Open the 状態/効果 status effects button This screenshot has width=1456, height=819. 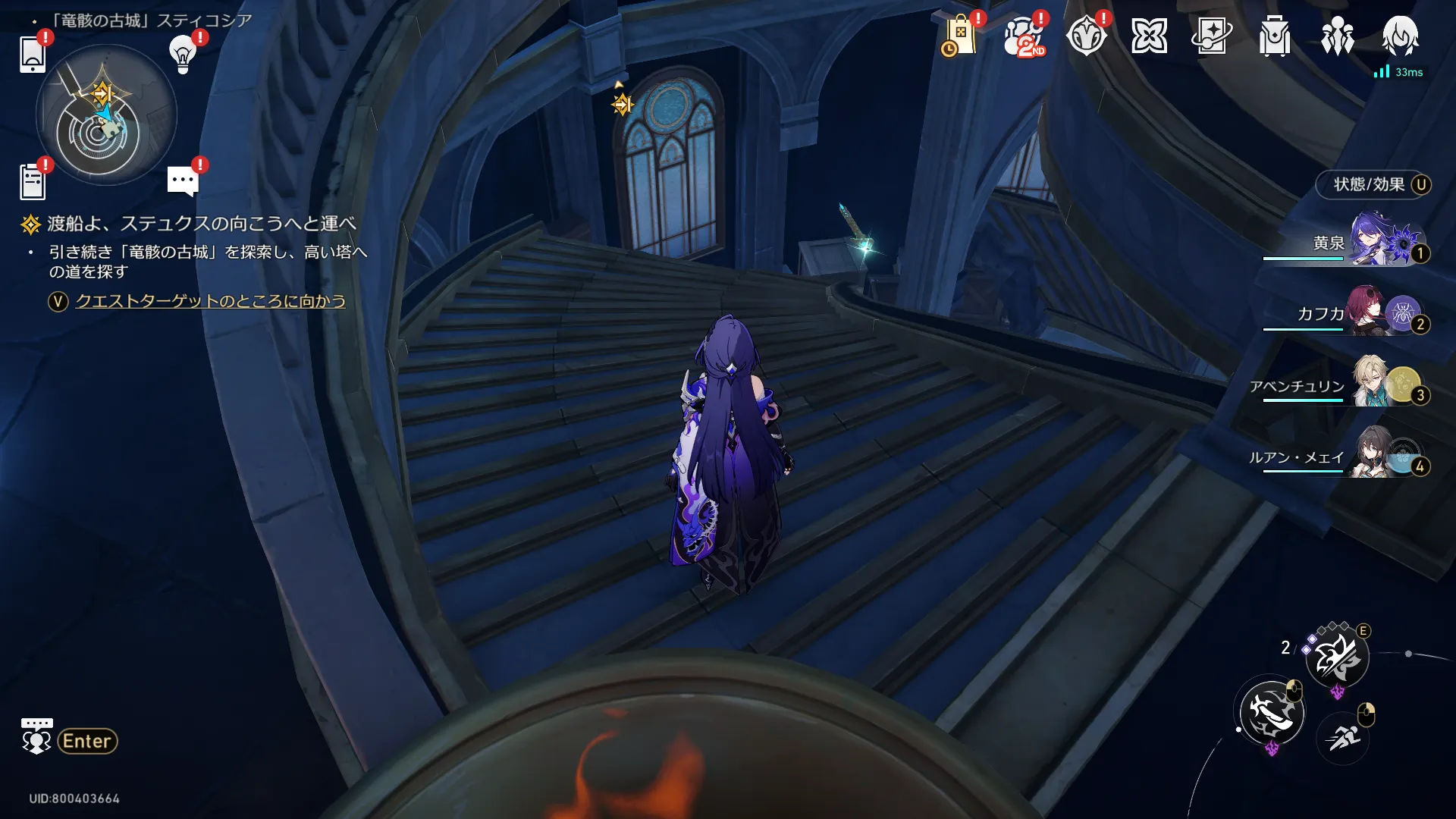(1374, 184)
